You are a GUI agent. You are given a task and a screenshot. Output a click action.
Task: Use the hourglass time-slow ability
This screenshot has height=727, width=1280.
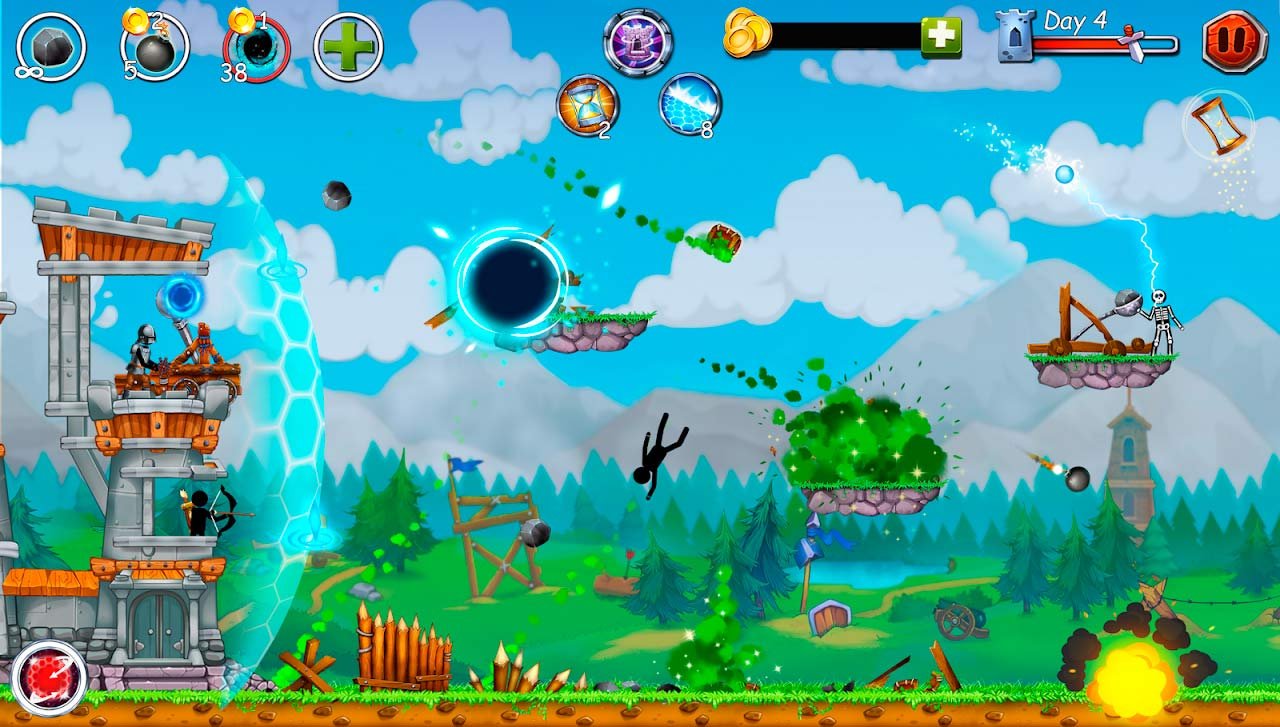587,105
